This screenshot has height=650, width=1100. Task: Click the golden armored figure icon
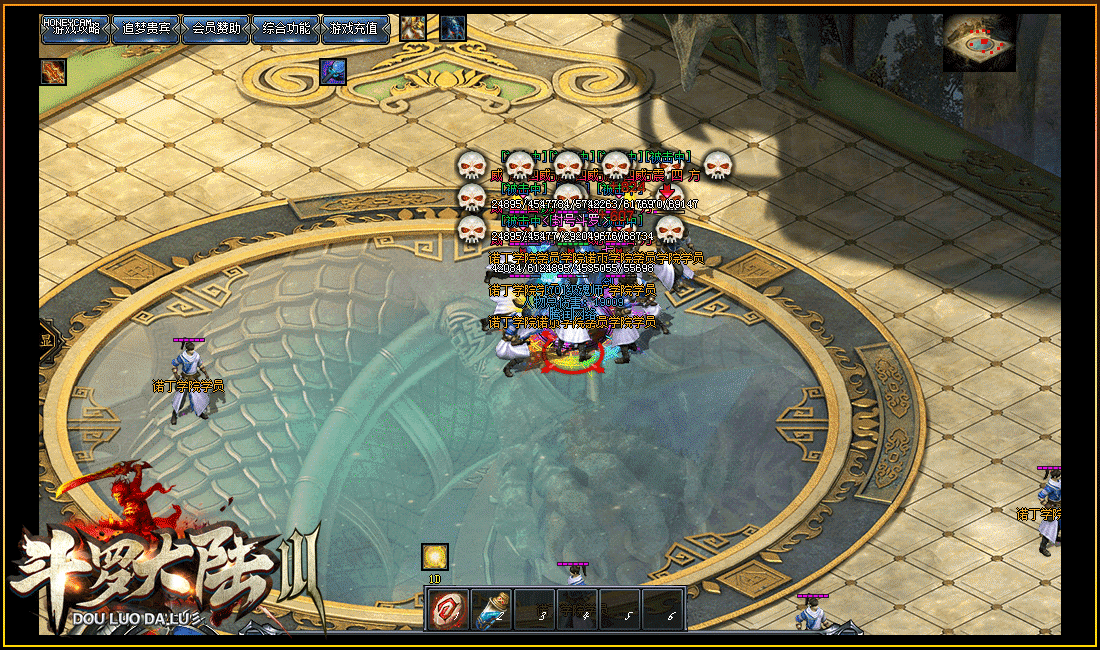(413, 28)
